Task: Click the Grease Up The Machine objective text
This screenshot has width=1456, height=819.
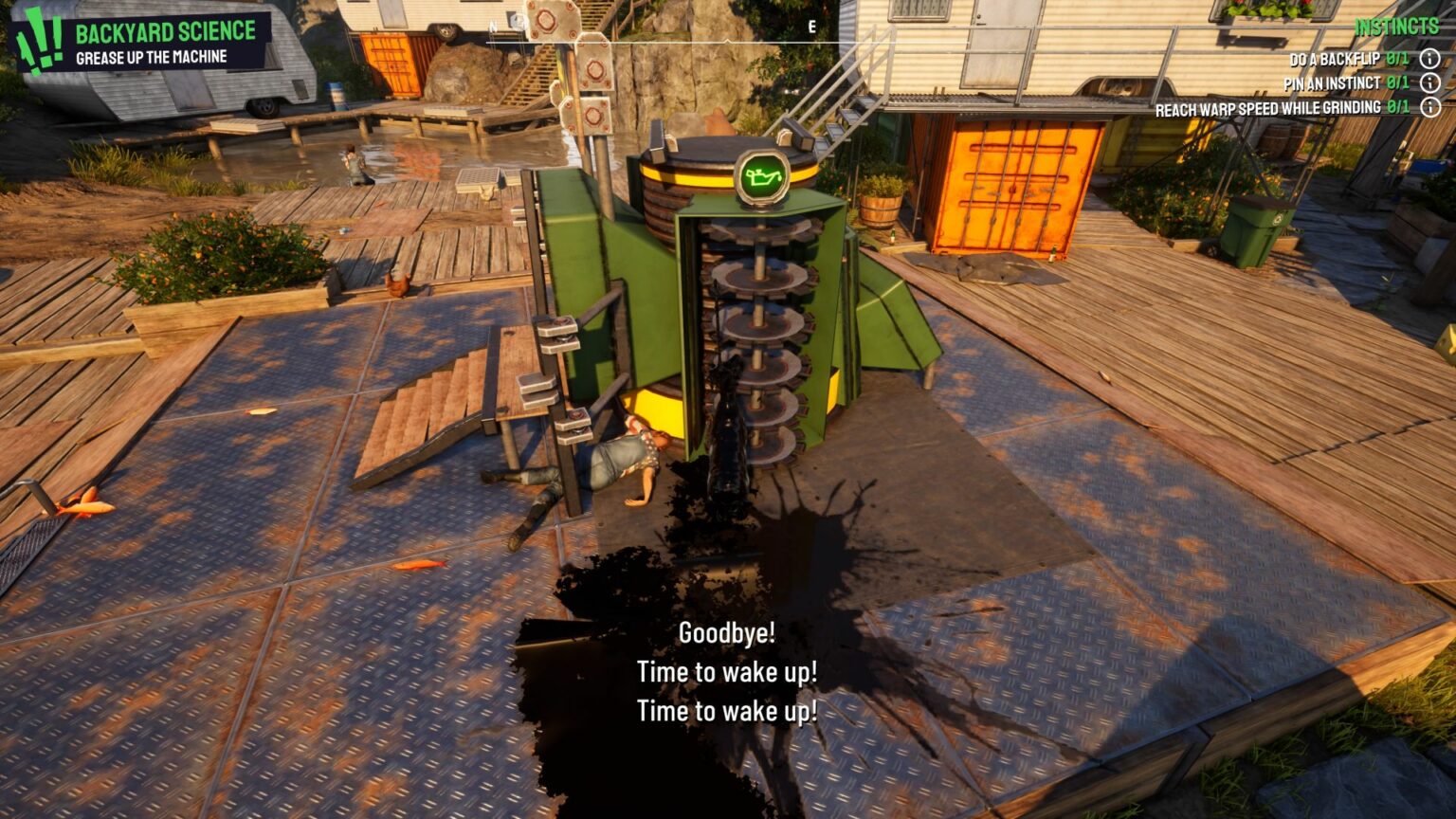Action: click(152, 56)
